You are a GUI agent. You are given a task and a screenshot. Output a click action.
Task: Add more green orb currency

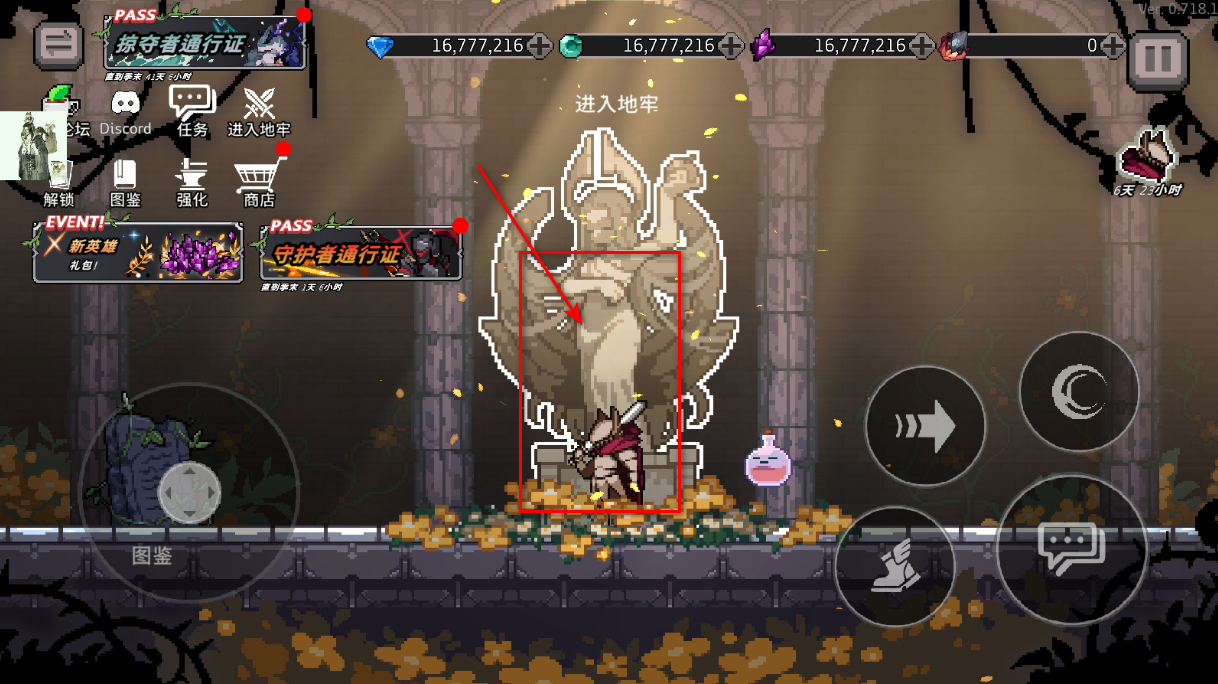click(x=730, y=46)
